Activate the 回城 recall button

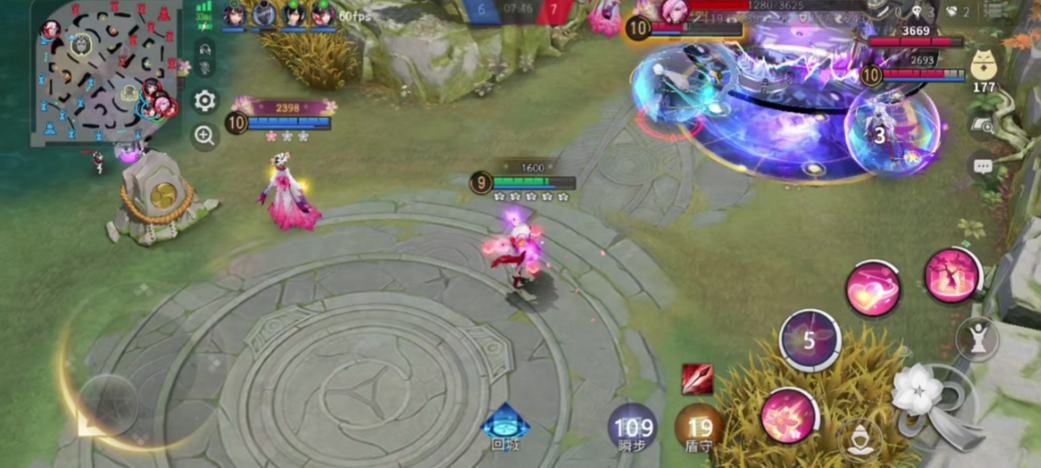click(506, 427)
